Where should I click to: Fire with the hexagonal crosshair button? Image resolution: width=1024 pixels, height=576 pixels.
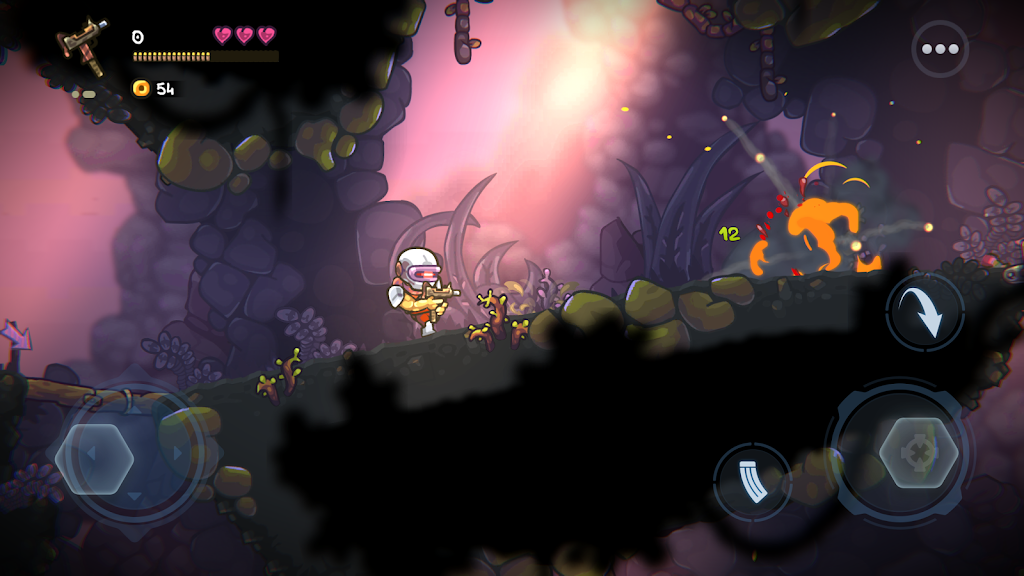coord(918,453)
